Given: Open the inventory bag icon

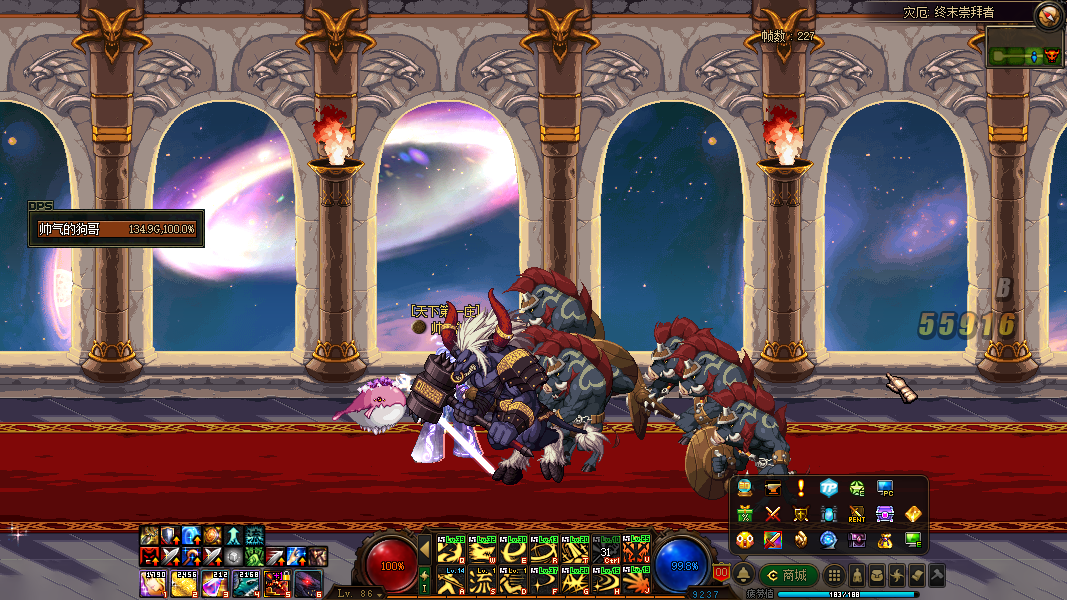Looking at the screenshot, I should click(x=876, y=575).
